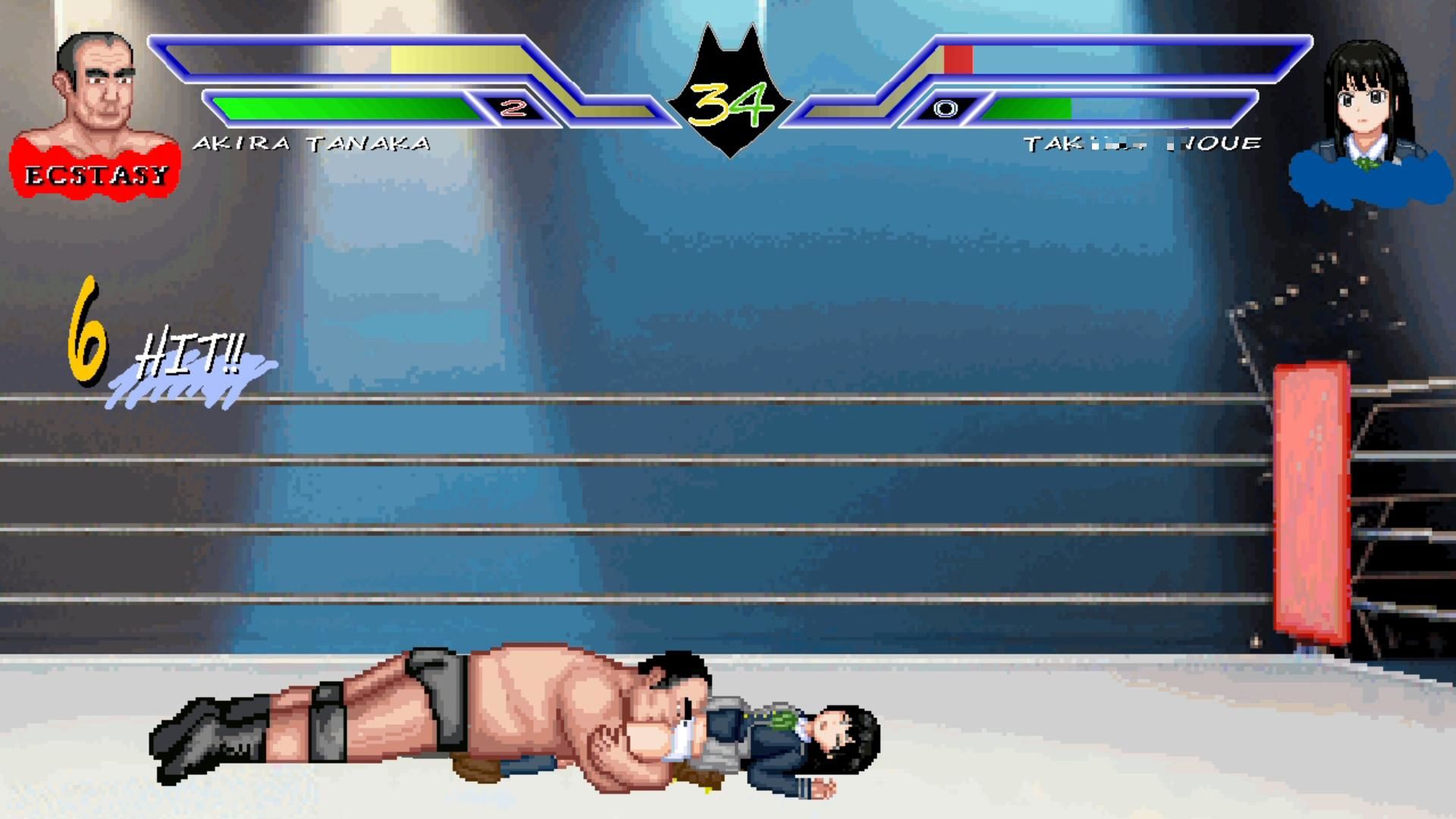1456x819 pixels.
Task: Click Tanaka's green power gauge
Action: tap(341, 107)
